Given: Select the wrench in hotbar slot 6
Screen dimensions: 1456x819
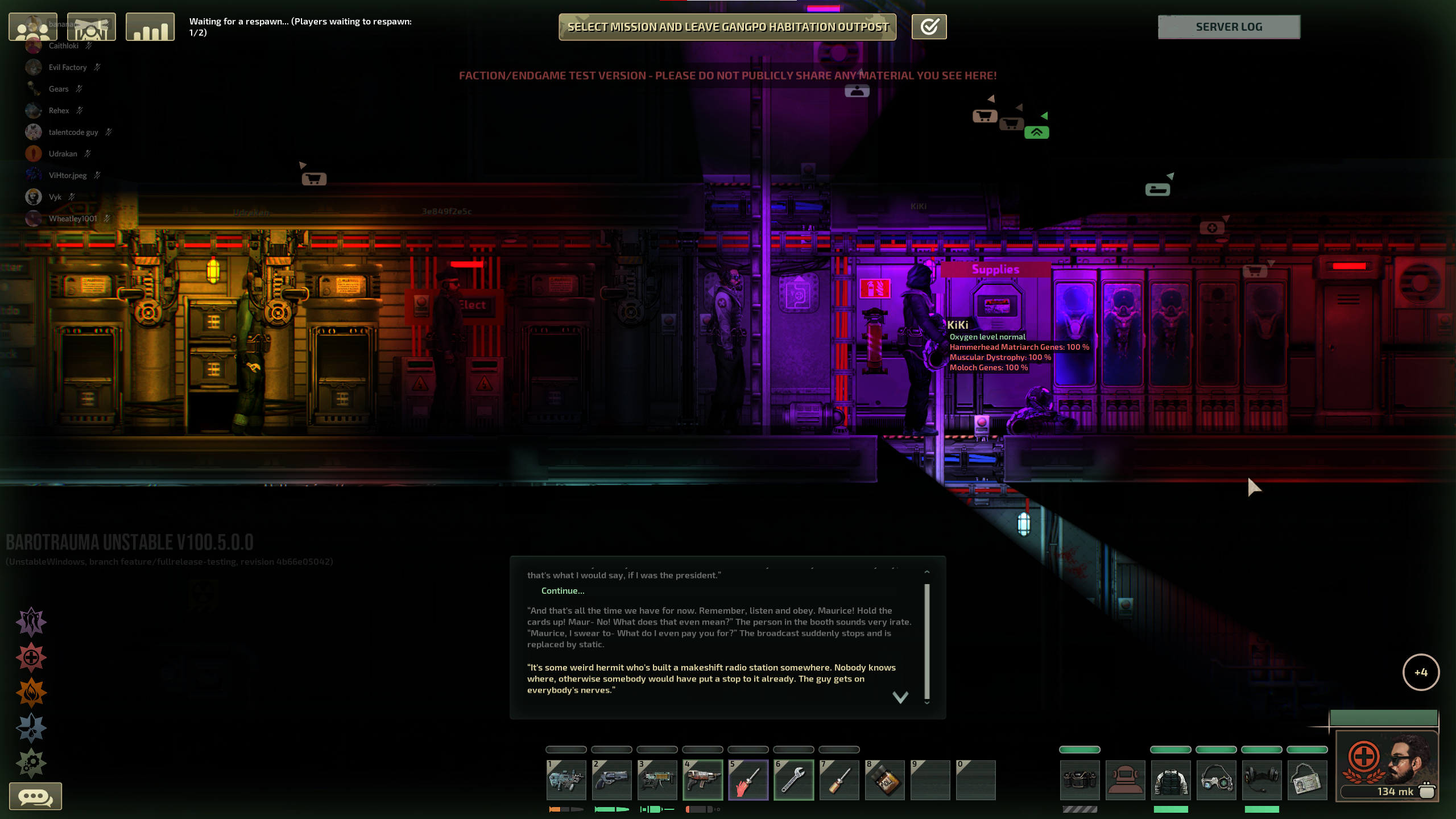Looking at the screenshot, I should (793, 780).
